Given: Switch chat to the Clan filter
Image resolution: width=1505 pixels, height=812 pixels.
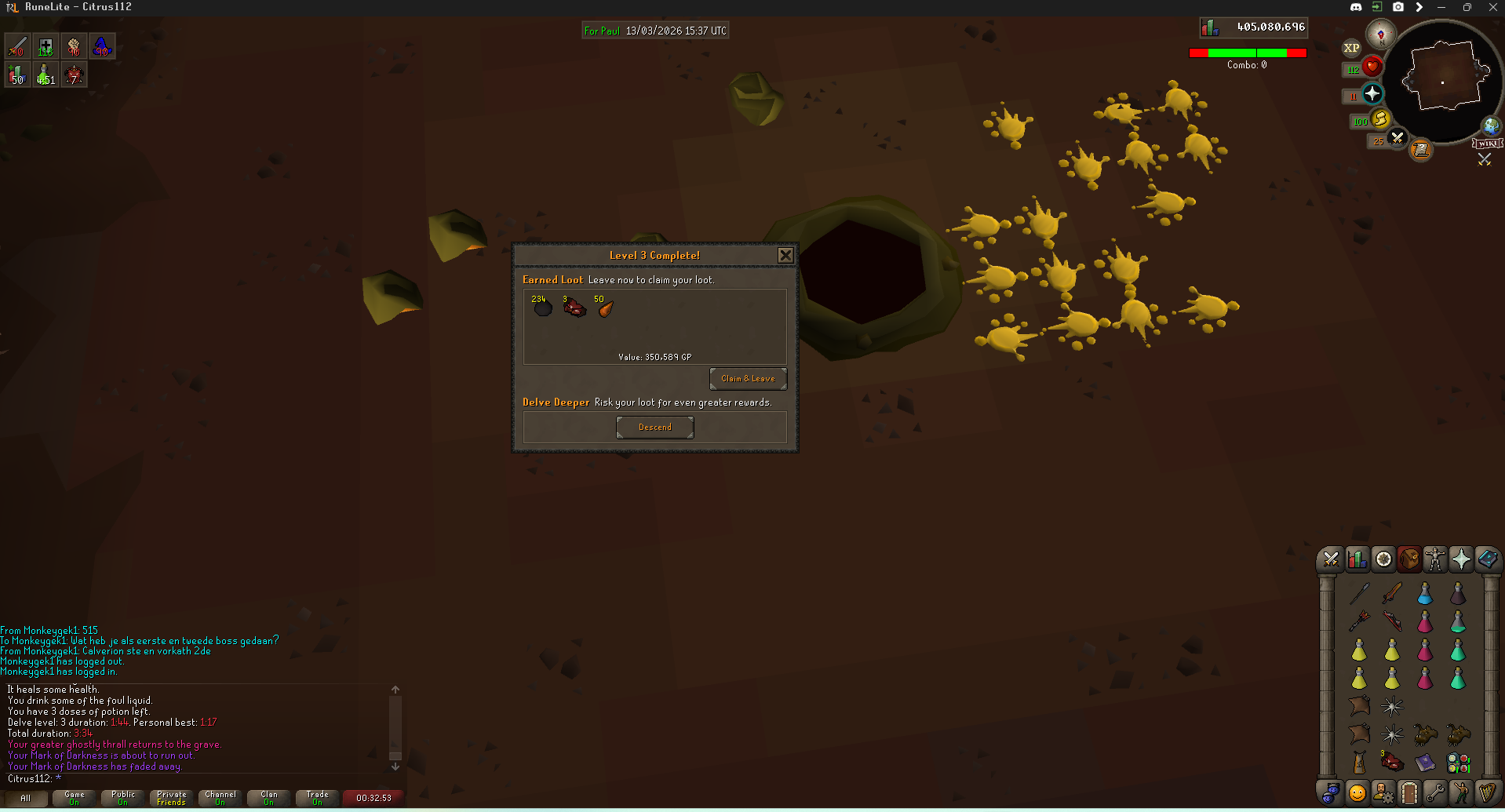Looking at the screenshot, I should click(269, 798).
